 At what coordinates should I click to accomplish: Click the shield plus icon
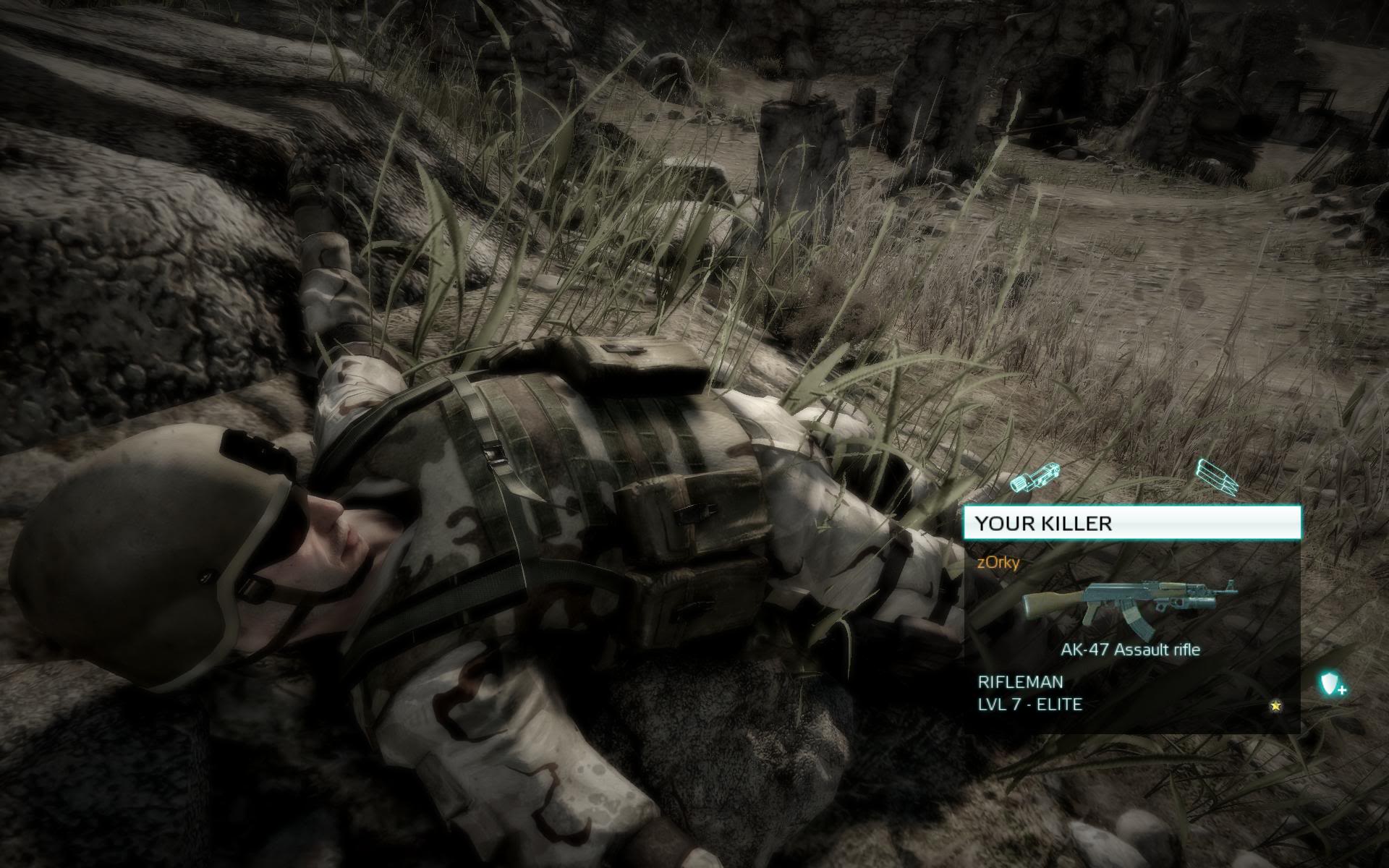[x=1332, y=684]
